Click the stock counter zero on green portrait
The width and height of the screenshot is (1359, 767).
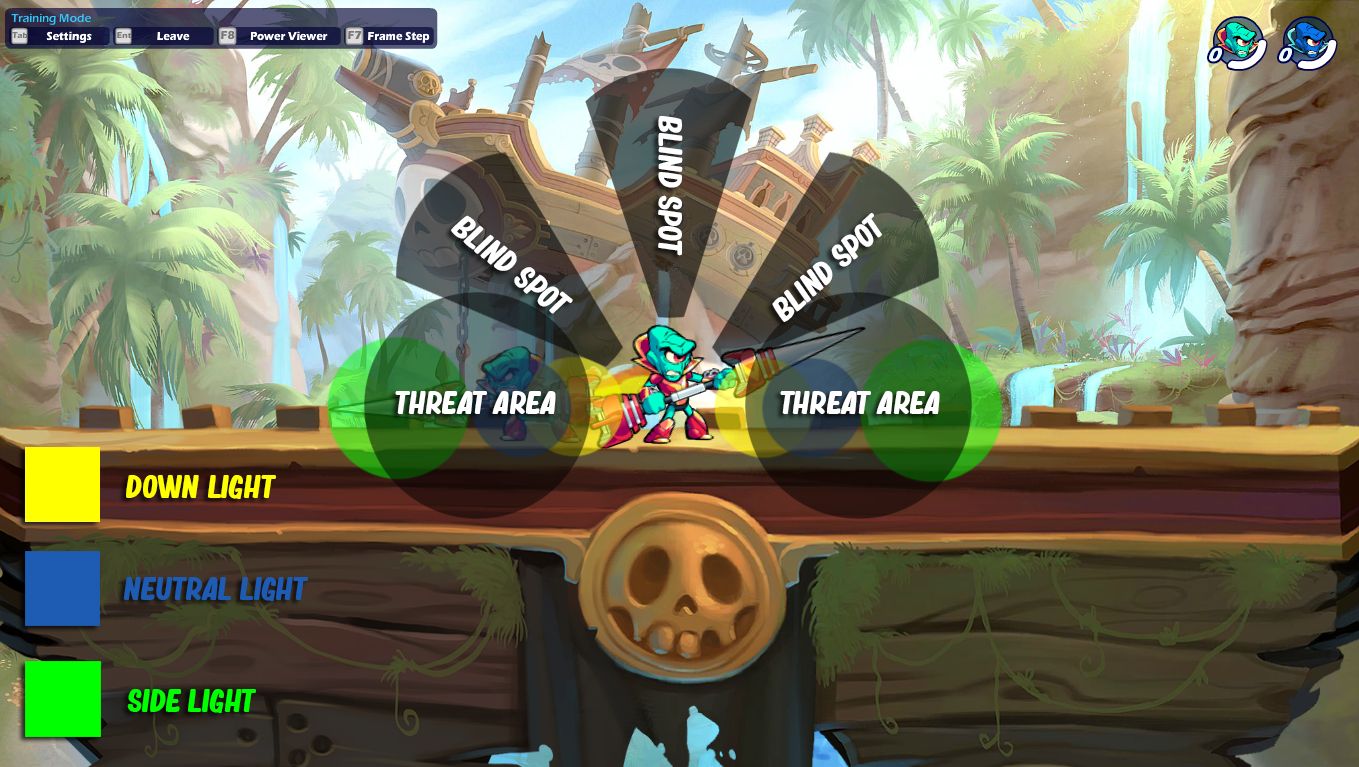click(x=1215, y=54)
